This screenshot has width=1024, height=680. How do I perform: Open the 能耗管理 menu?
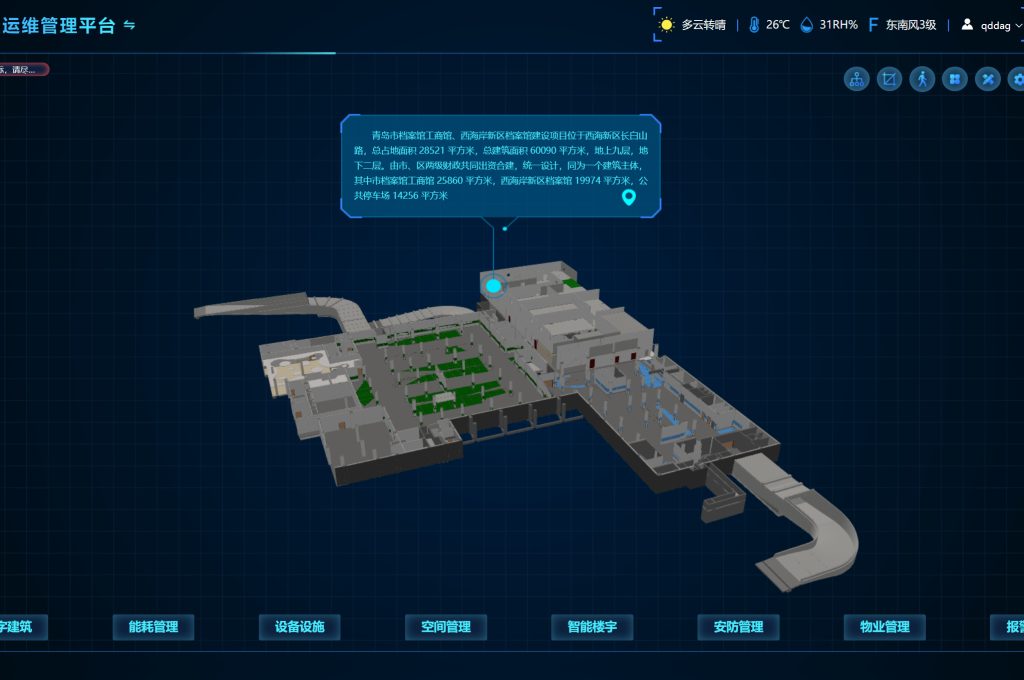click(153, 627)
